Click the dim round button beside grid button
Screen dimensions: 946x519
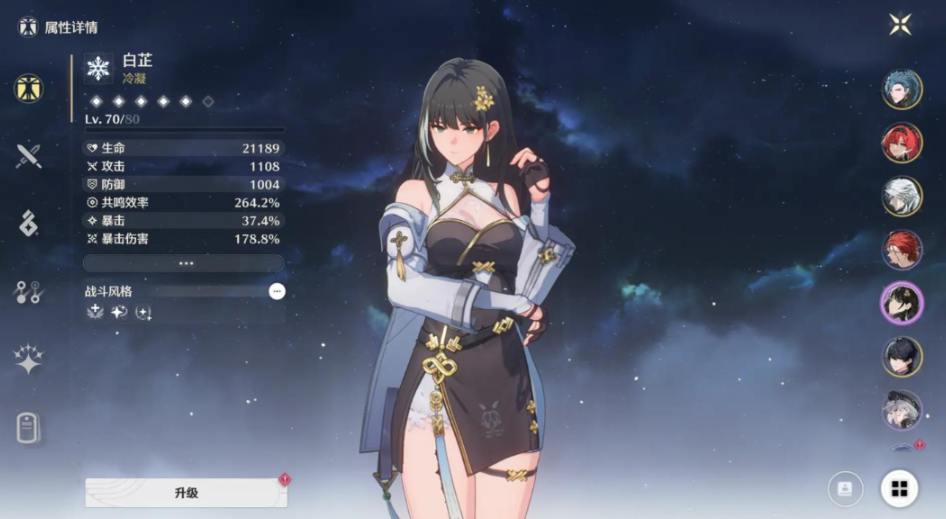coord(845,488)
